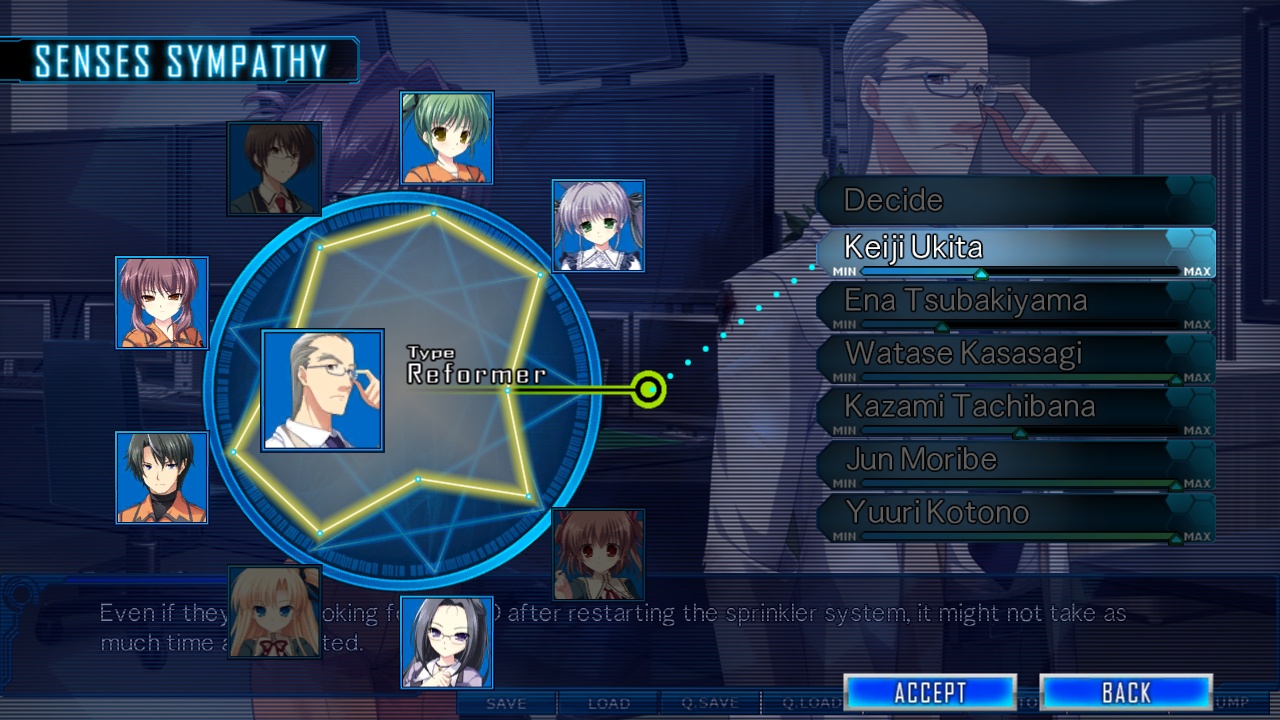The image size is (1280, 720).
Task: Select the red-eyed brown-haired girl portrait
Action: 598,554
